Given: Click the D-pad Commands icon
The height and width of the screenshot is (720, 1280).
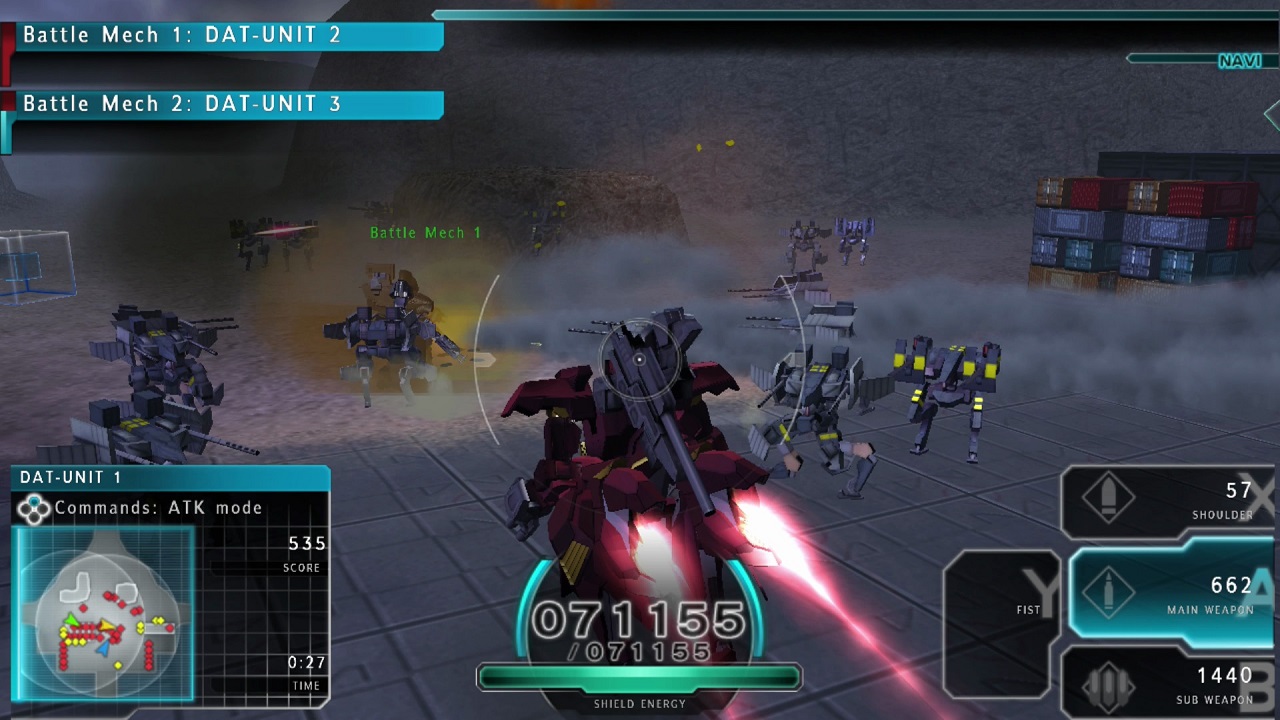Looking at the screenshot, I should click(x=36, y=508).
